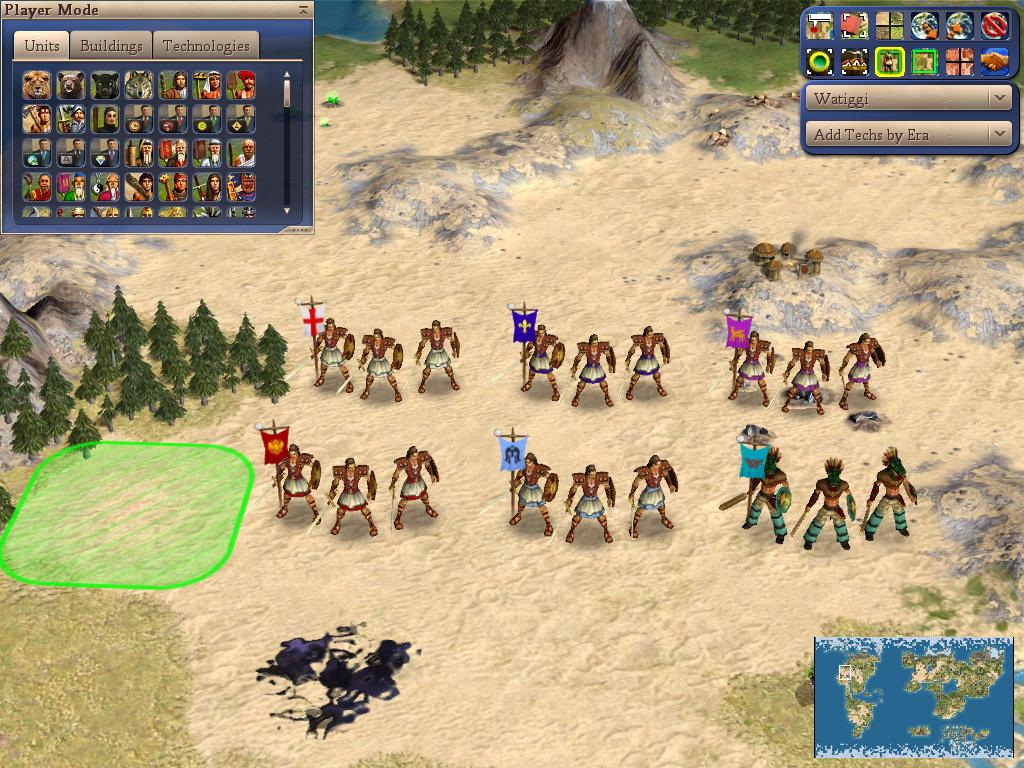Image resolution: width=1024 pixels, height=768 pixels.
Task: Activate the landmark sign placement tool
Action: click(819, 25)
